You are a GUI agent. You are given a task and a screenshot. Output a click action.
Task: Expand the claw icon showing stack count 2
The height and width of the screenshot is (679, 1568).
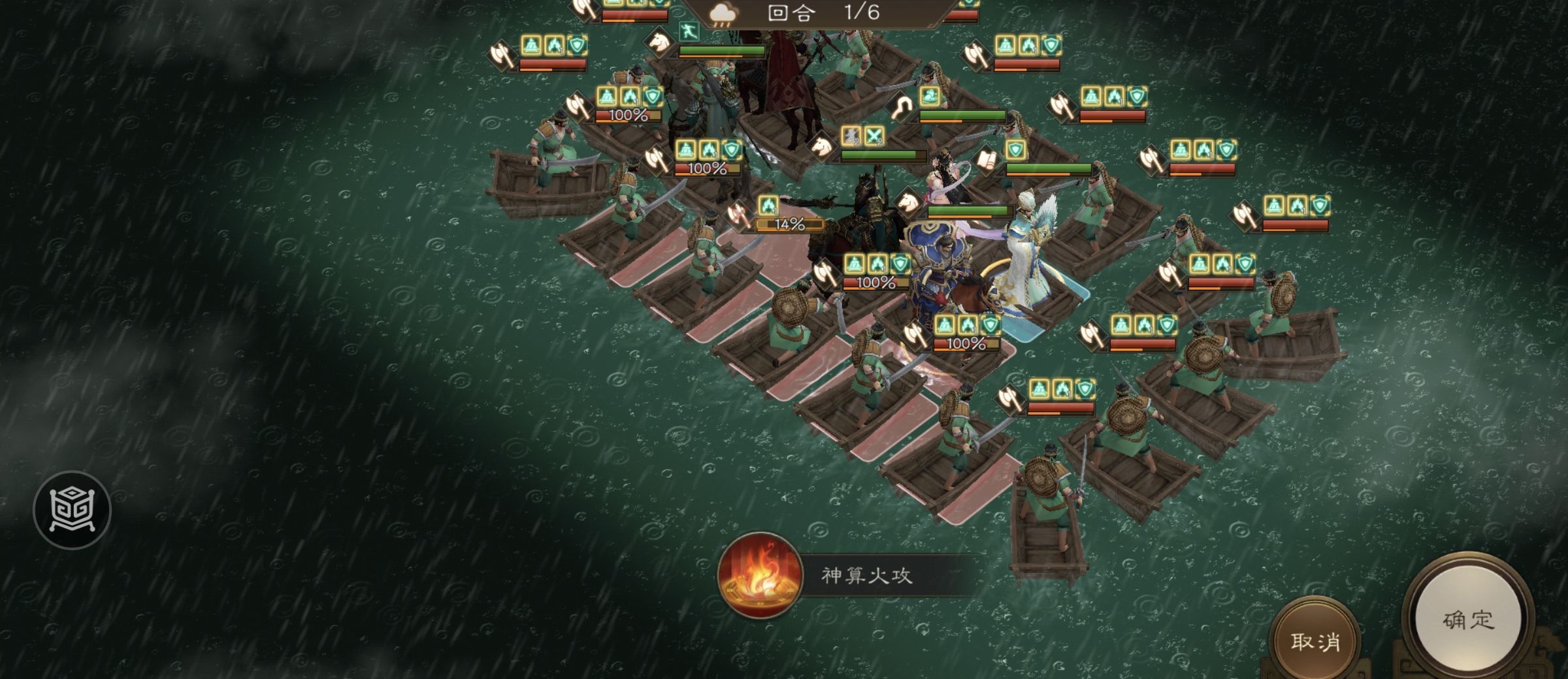click(x=851, y=135)
